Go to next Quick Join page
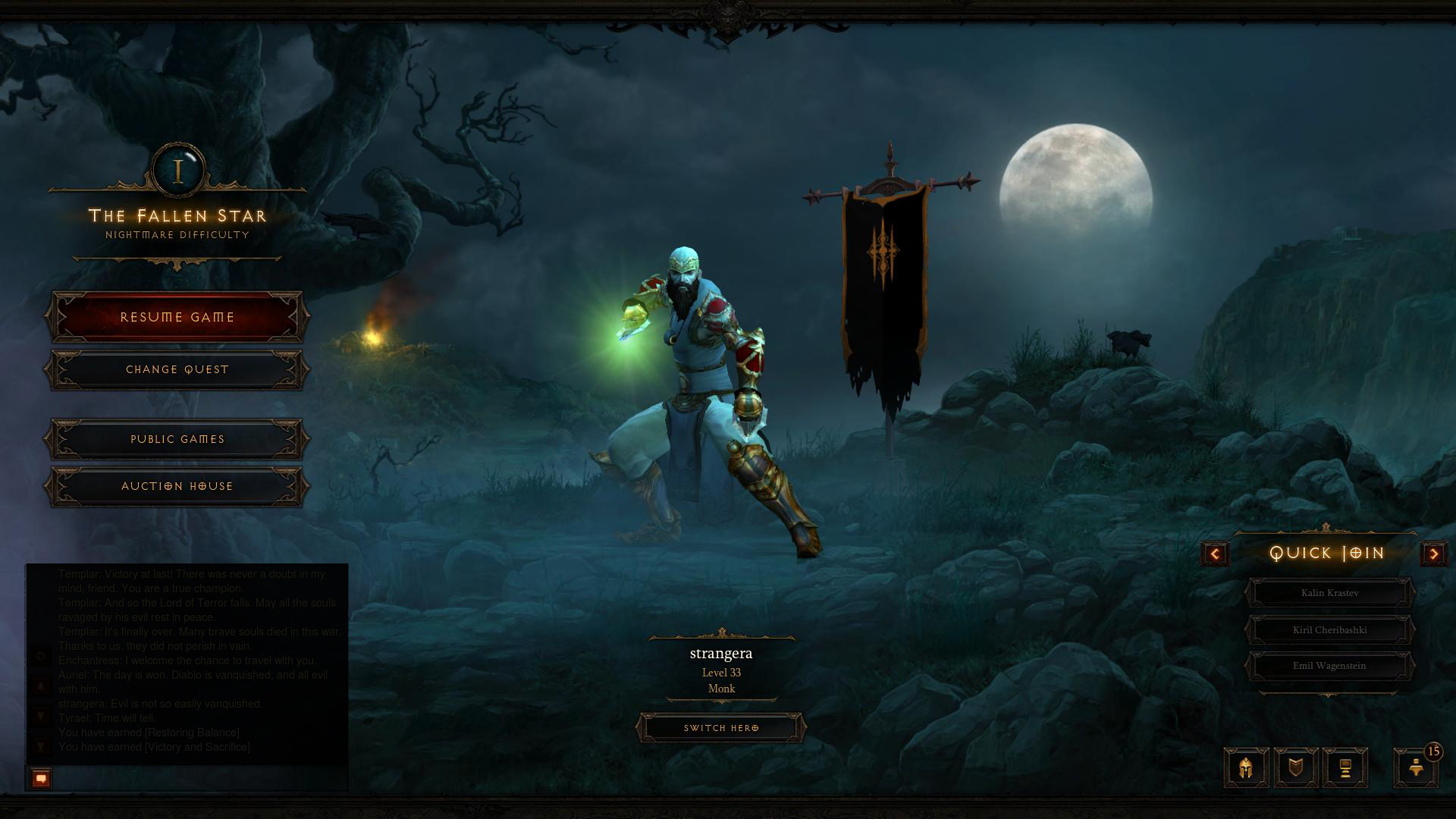Image resolution: width=1456 pixels, height=819 pixels. point(1433,554)
